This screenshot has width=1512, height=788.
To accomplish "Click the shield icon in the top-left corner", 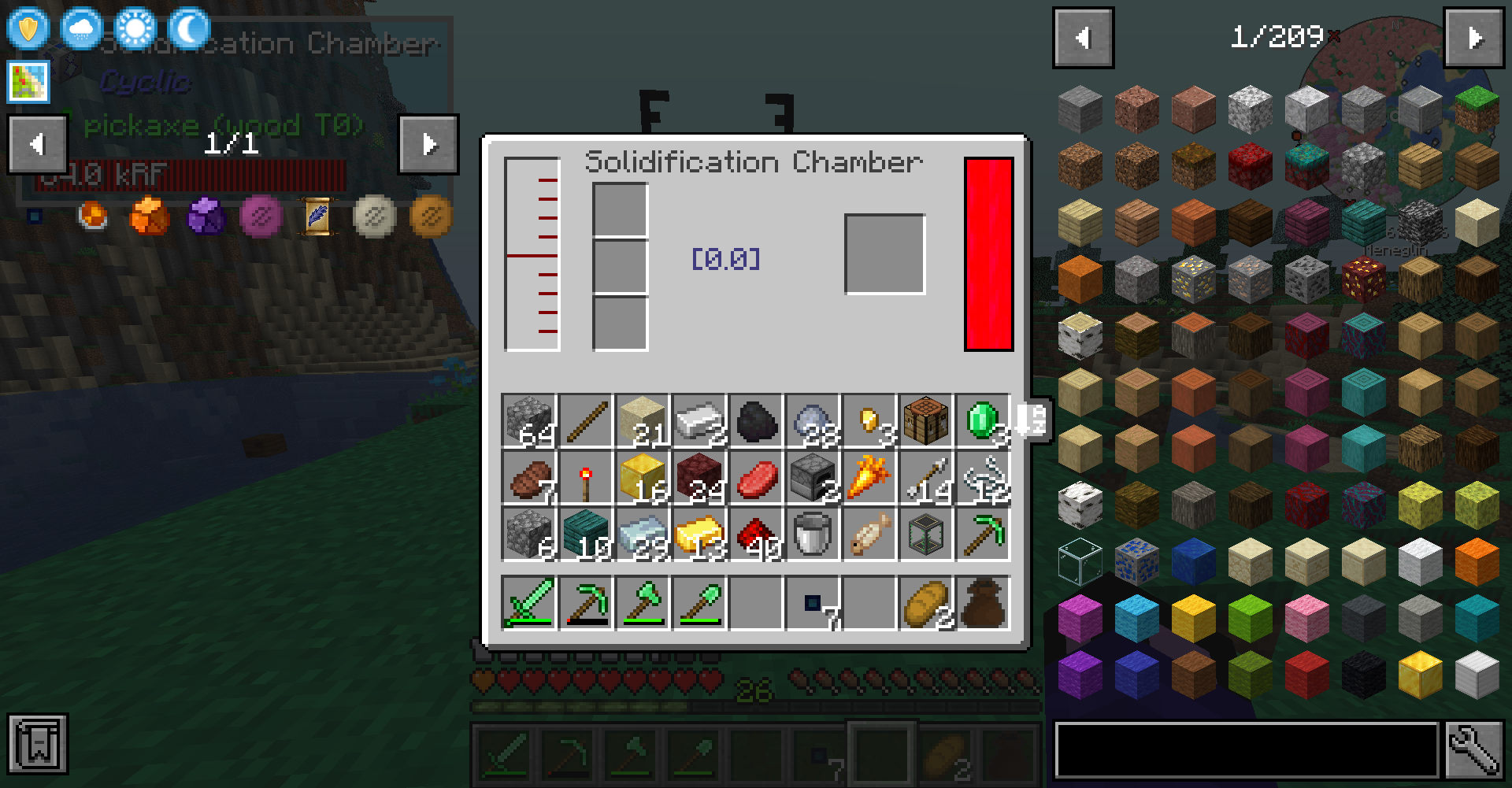I will [x=28, y=29].
